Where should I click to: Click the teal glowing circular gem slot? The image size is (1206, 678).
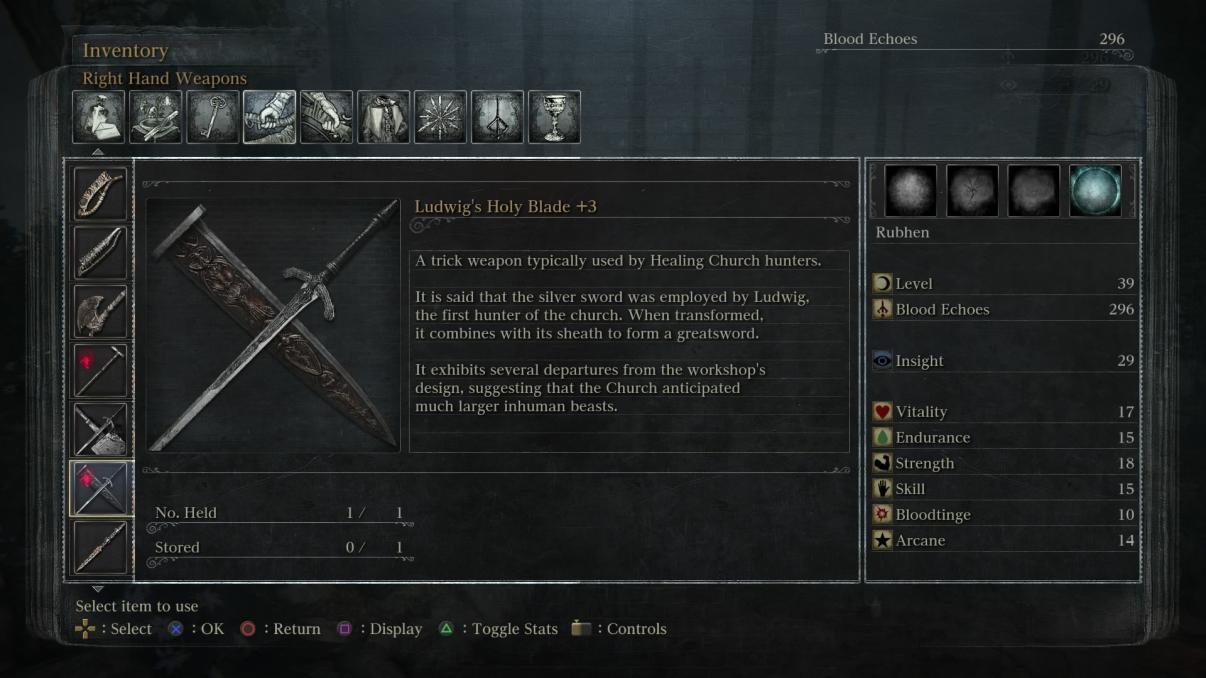click(x=1095, y=191)
